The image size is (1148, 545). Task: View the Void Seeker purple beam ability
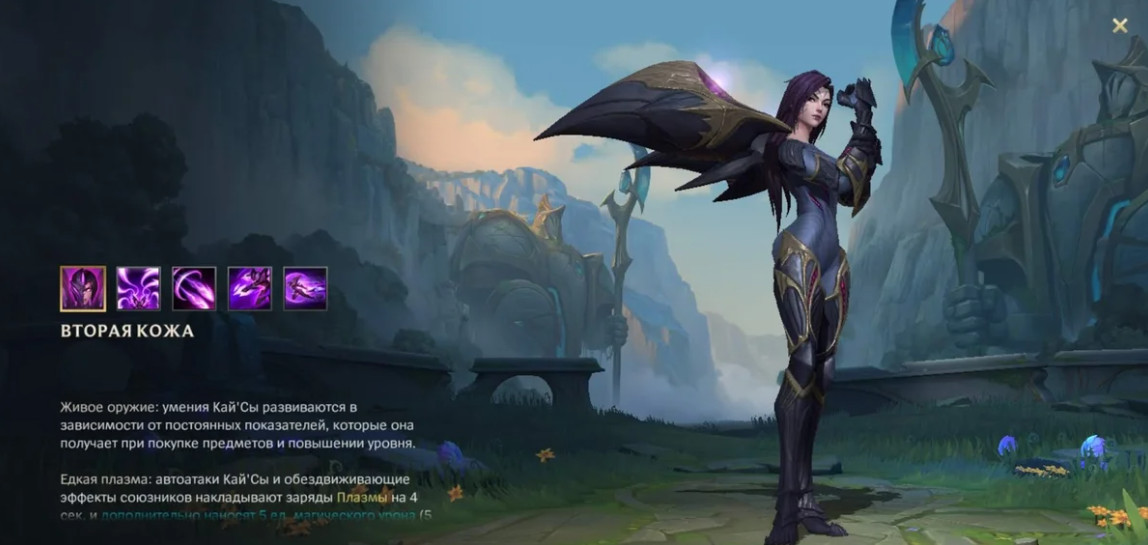tap(194, 288)
